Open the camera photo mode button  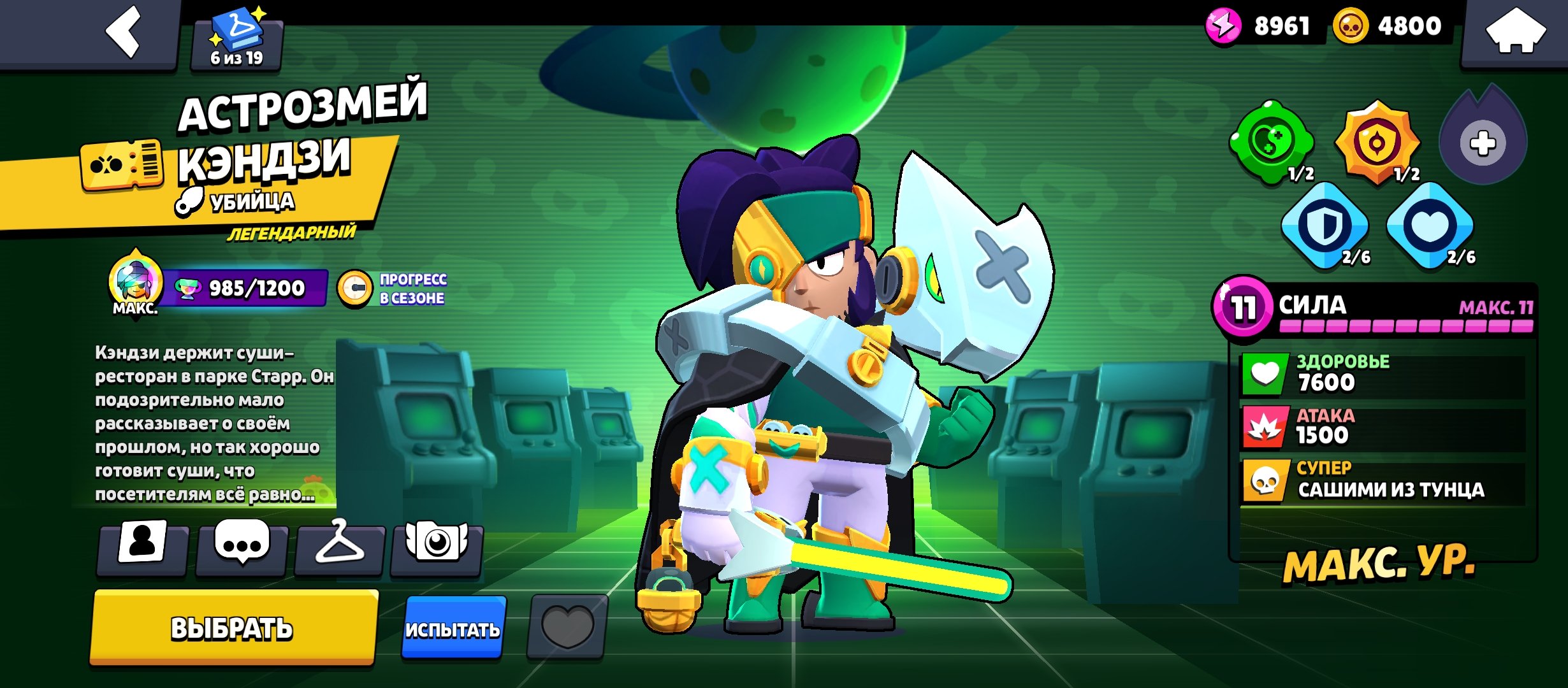pos(437,545)
